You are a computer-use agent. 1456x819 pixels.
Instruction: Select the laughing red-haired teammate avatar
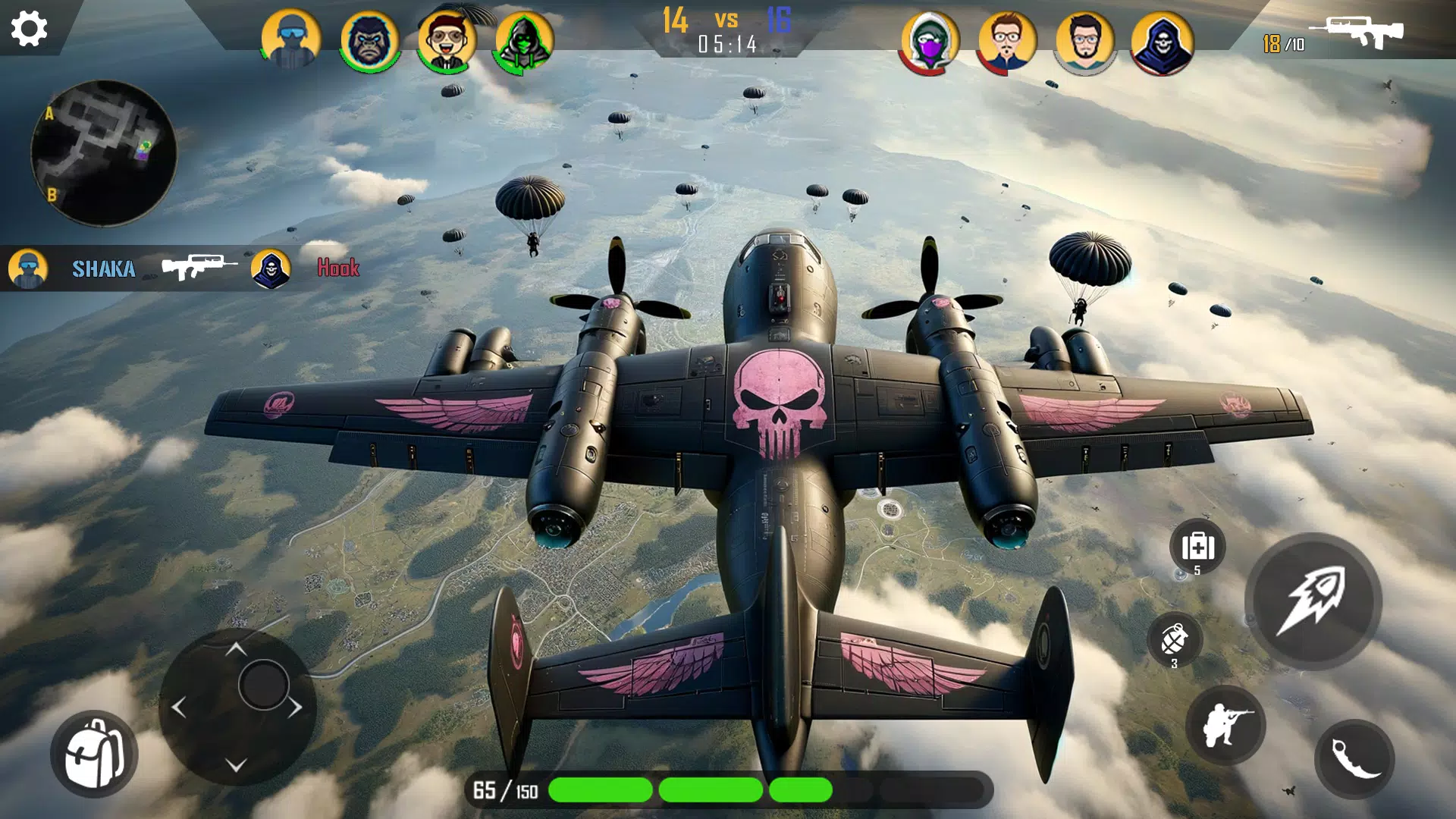point(447,40)
